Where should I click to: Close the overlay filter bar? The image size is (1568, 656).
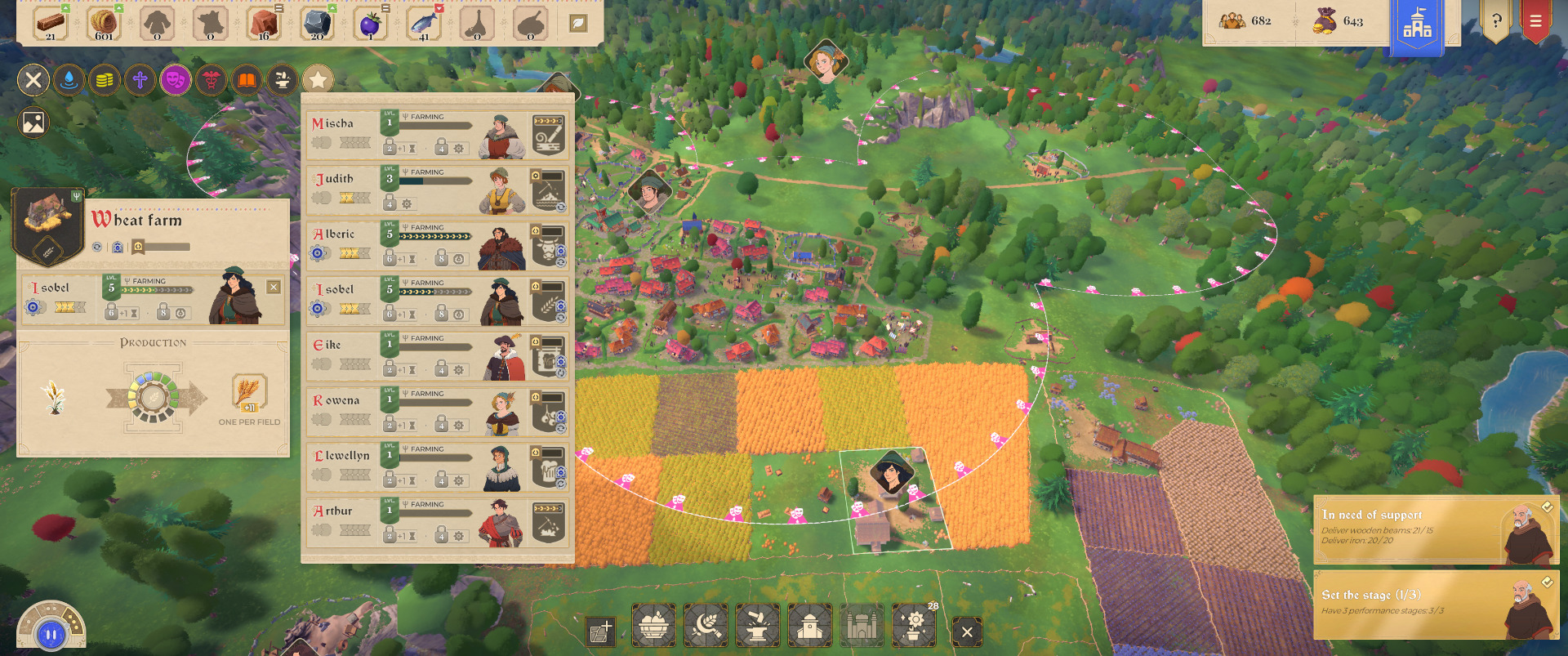pyautogui.click(x=33, y=80)
